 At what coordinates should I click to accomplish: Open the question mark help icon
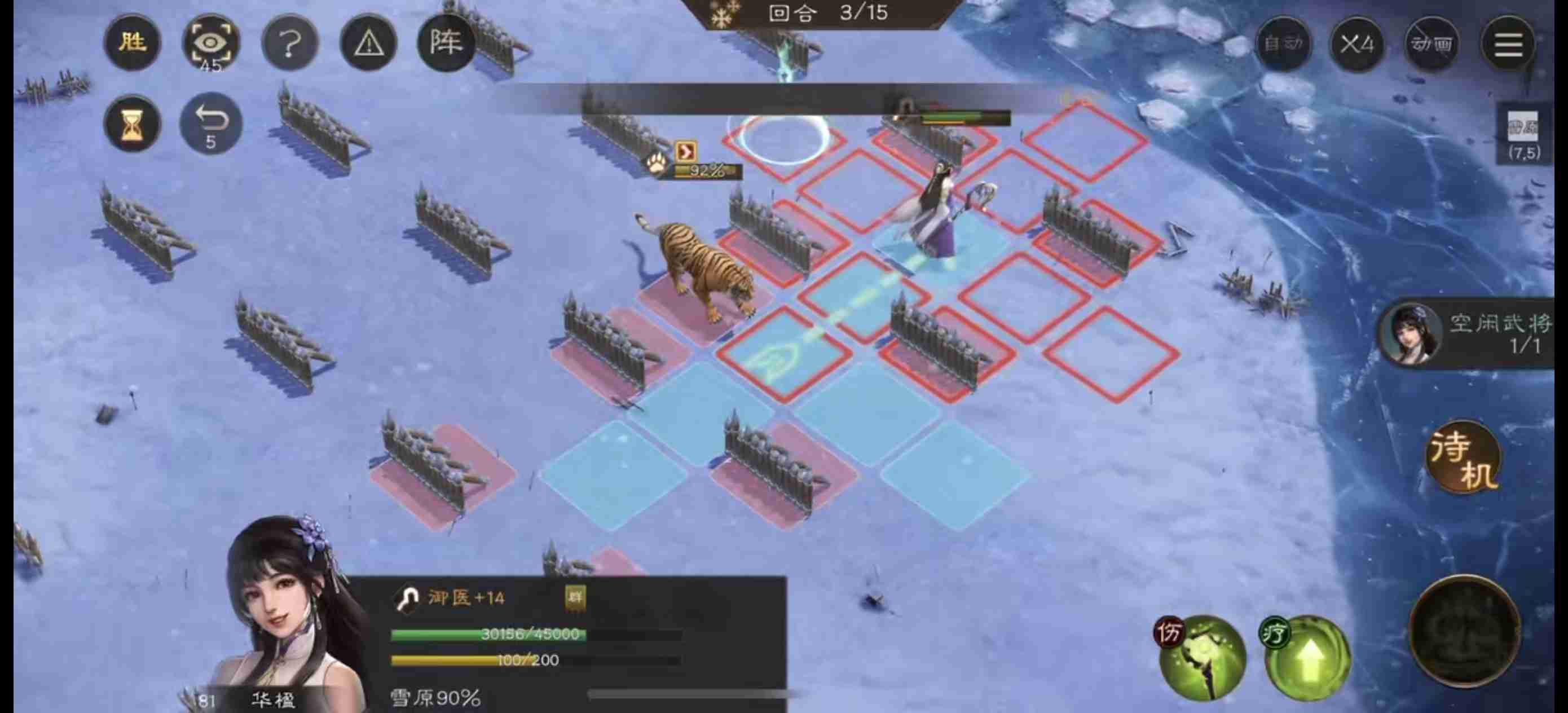[x=289, y=43]
